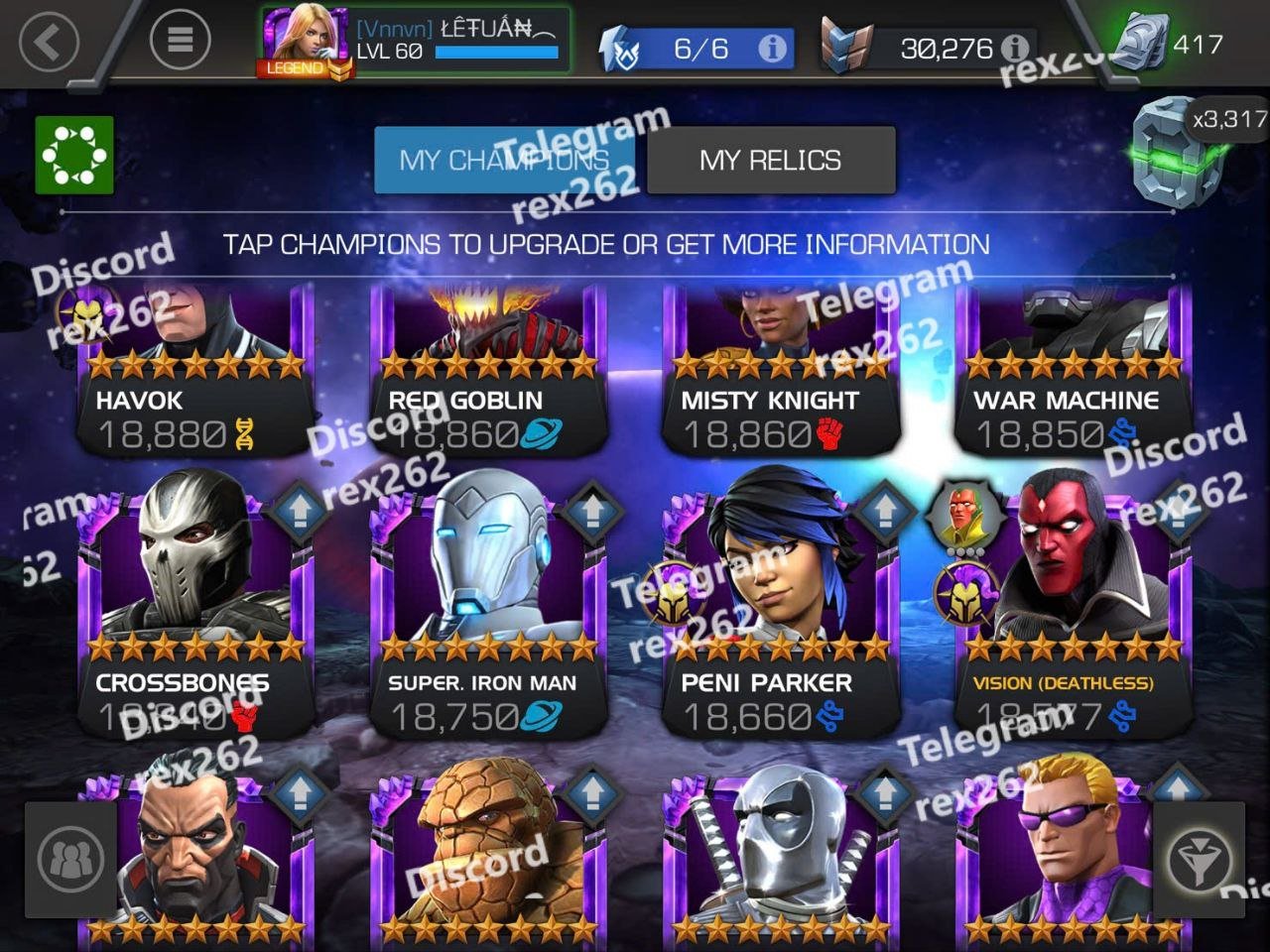Select the Red Goblin champion card
This screenshot has width=1270, height=952.
(487, 372)
